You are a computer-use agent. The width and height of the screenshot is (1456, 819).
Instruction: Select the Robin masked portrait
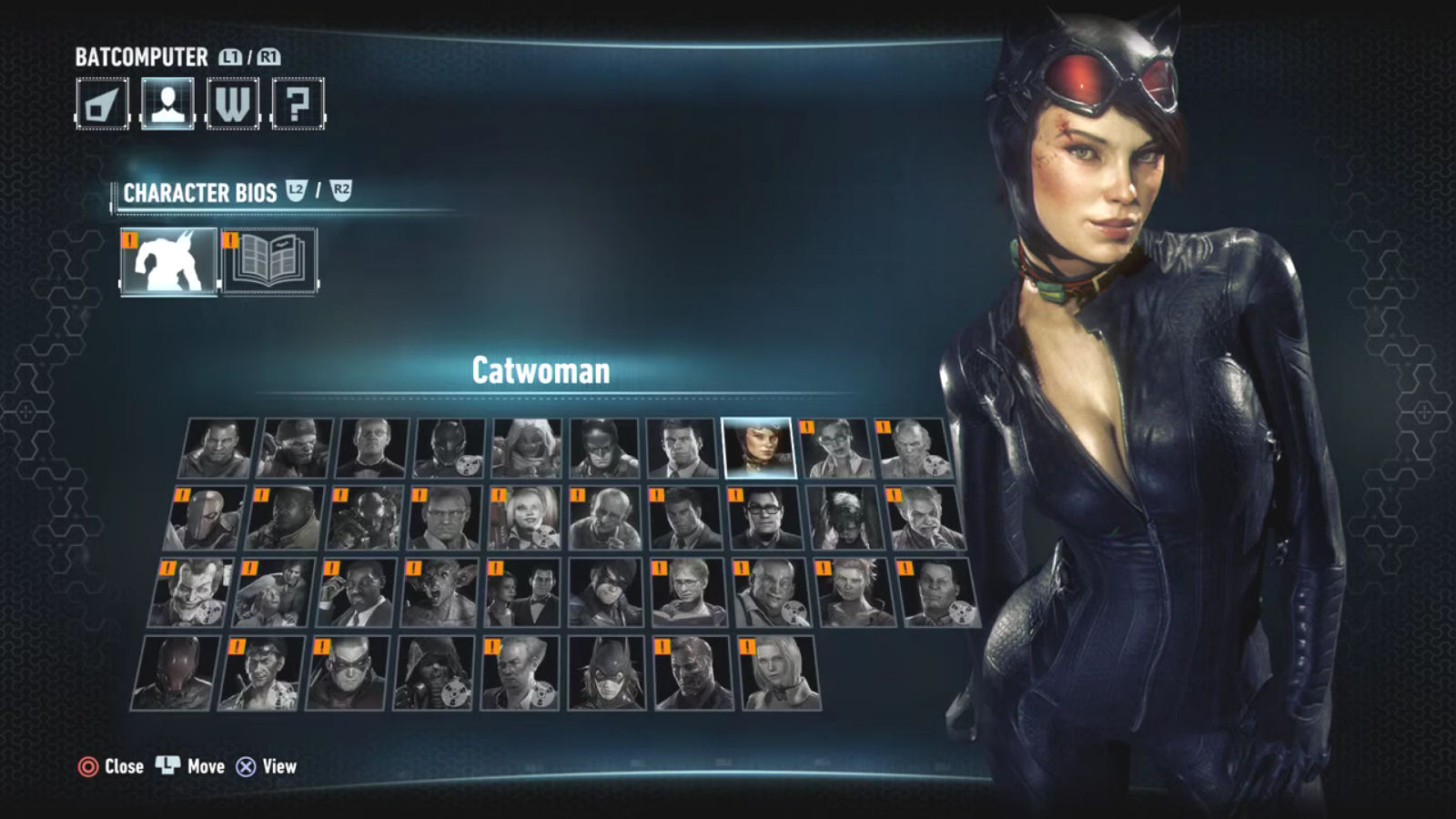pyautogui.click(x=348, y=673)
